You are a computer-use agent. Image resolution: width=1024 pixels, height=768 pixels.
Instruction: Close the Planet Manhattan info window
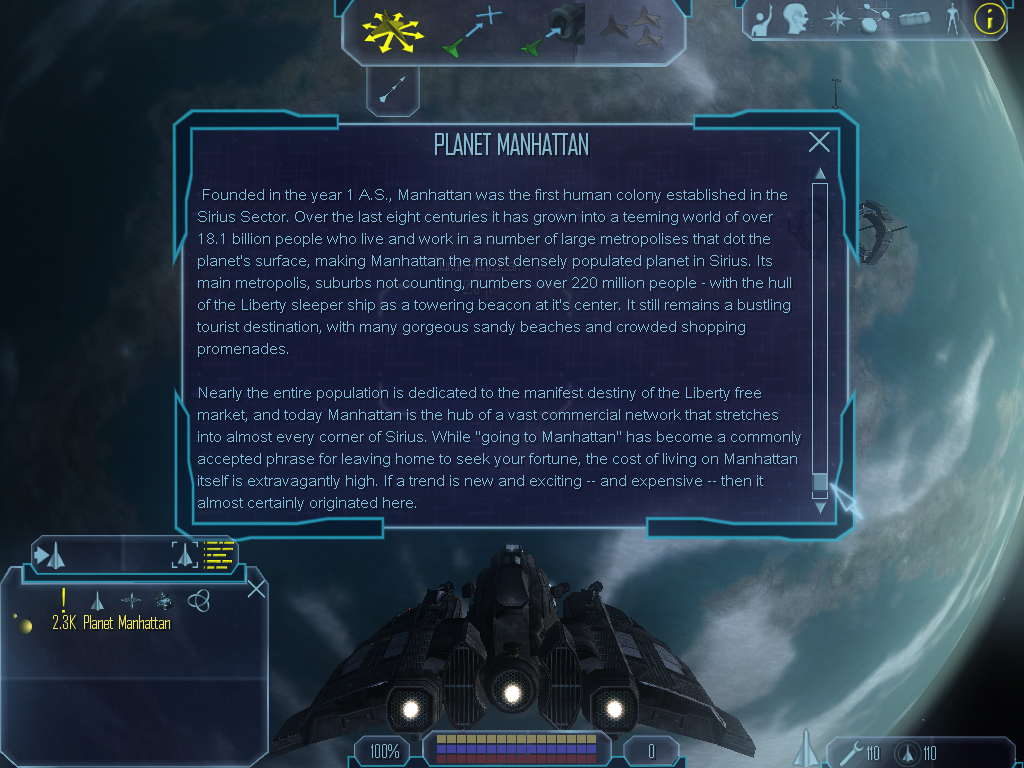(819, 143)
